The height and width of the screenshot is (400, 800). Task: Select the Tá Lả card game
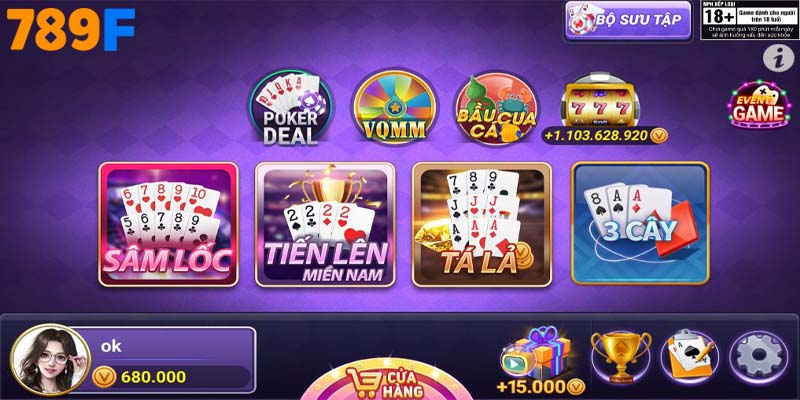click(481, 221)
